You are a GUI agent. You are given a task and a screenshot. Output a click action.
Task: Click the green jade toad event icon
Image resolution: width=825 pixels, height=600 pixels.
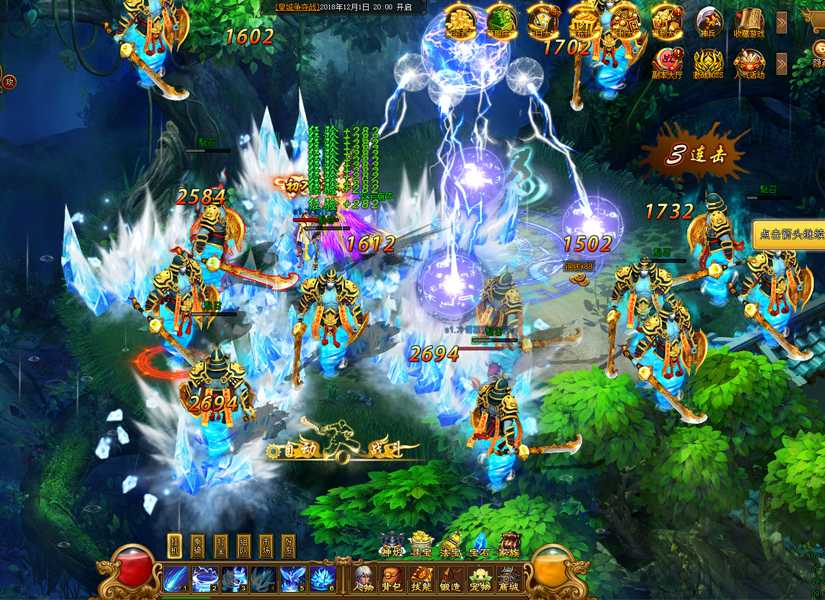(x=501, y=21)
